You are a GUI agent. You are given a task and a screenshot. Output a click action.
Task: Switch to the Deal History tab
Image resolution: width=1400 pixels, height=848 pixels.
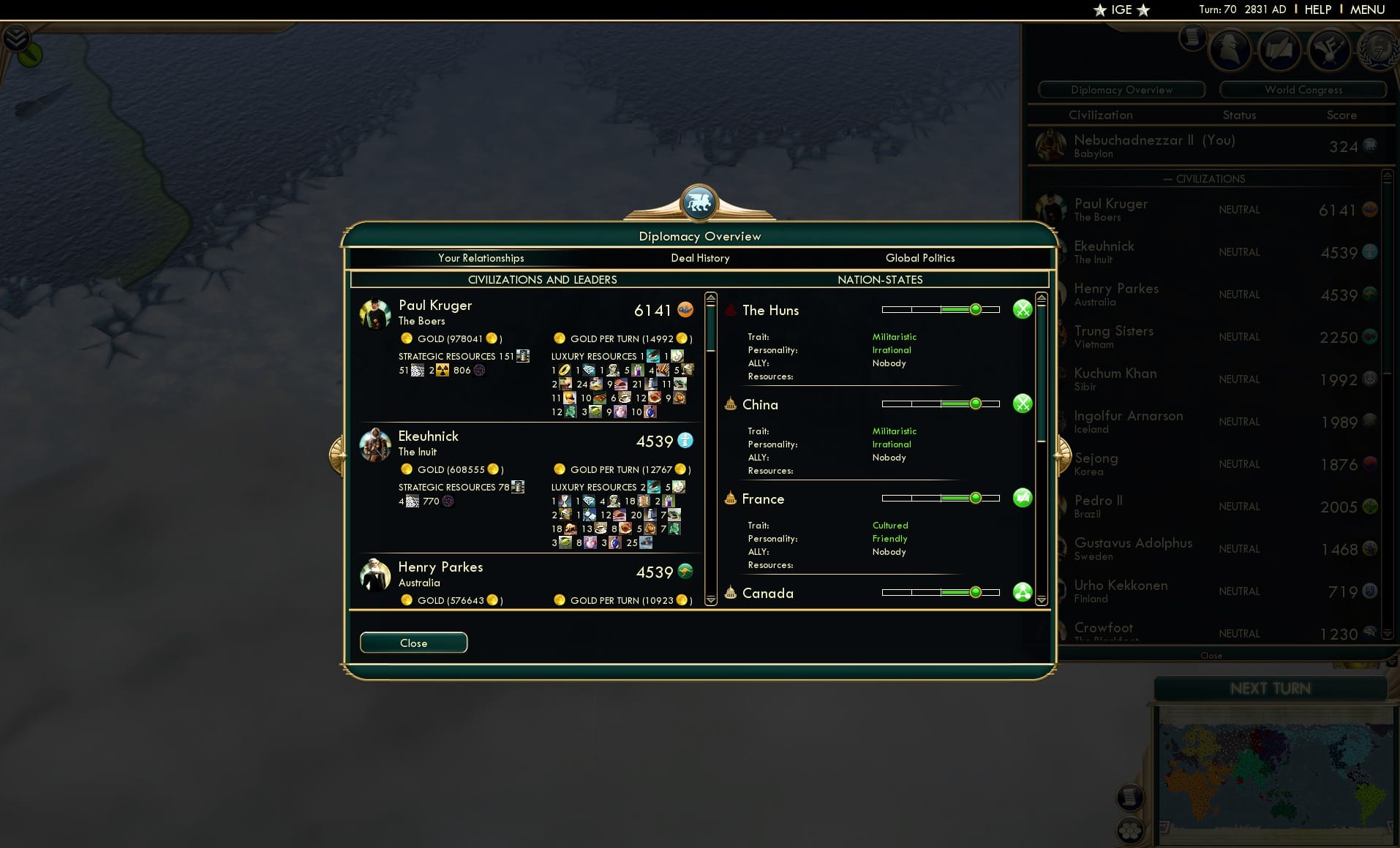tap(700, 258)
